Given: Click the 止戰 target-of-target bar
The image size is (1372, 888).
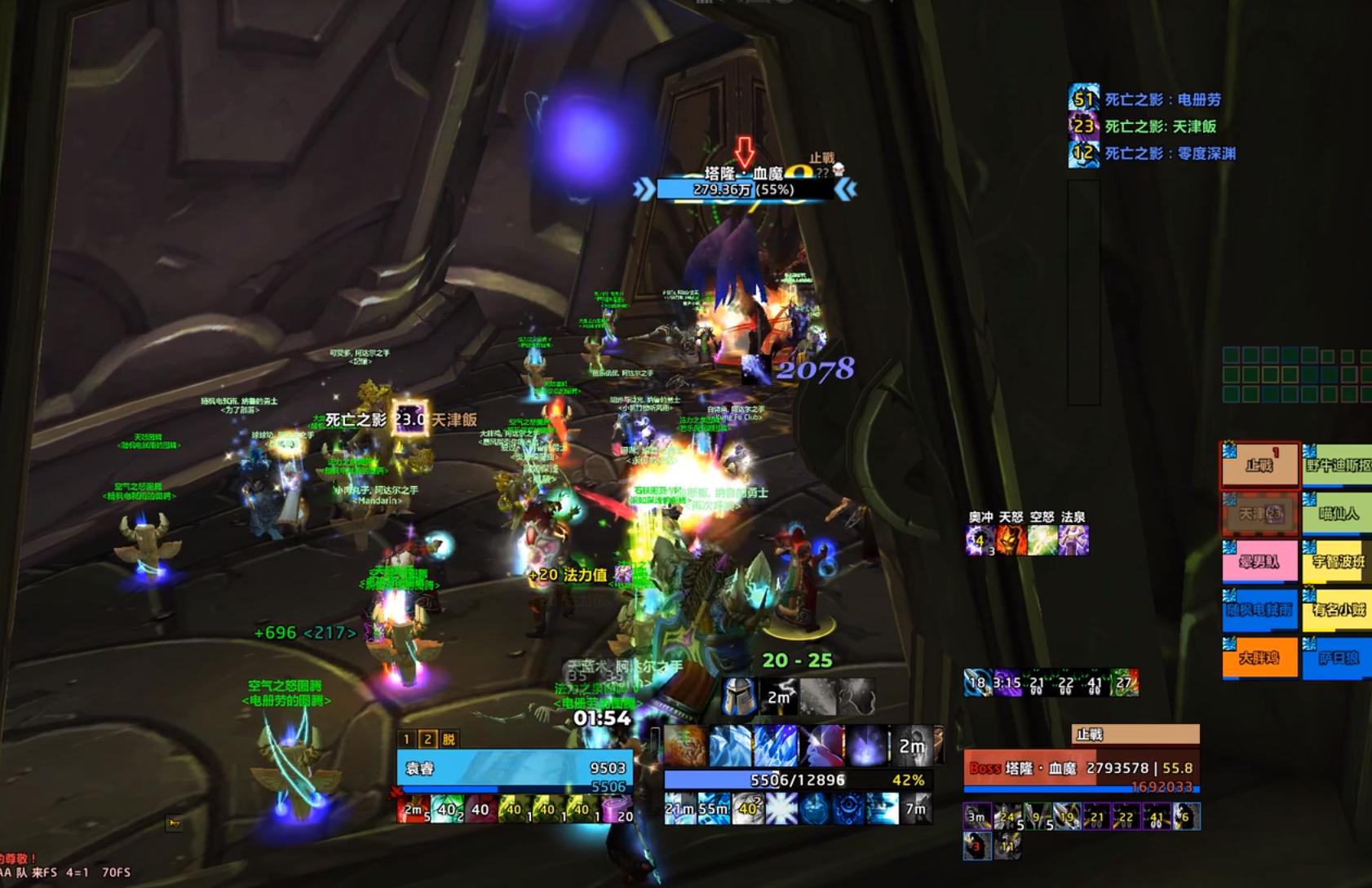Looking at the screenshot, I should click(1135, 735).
